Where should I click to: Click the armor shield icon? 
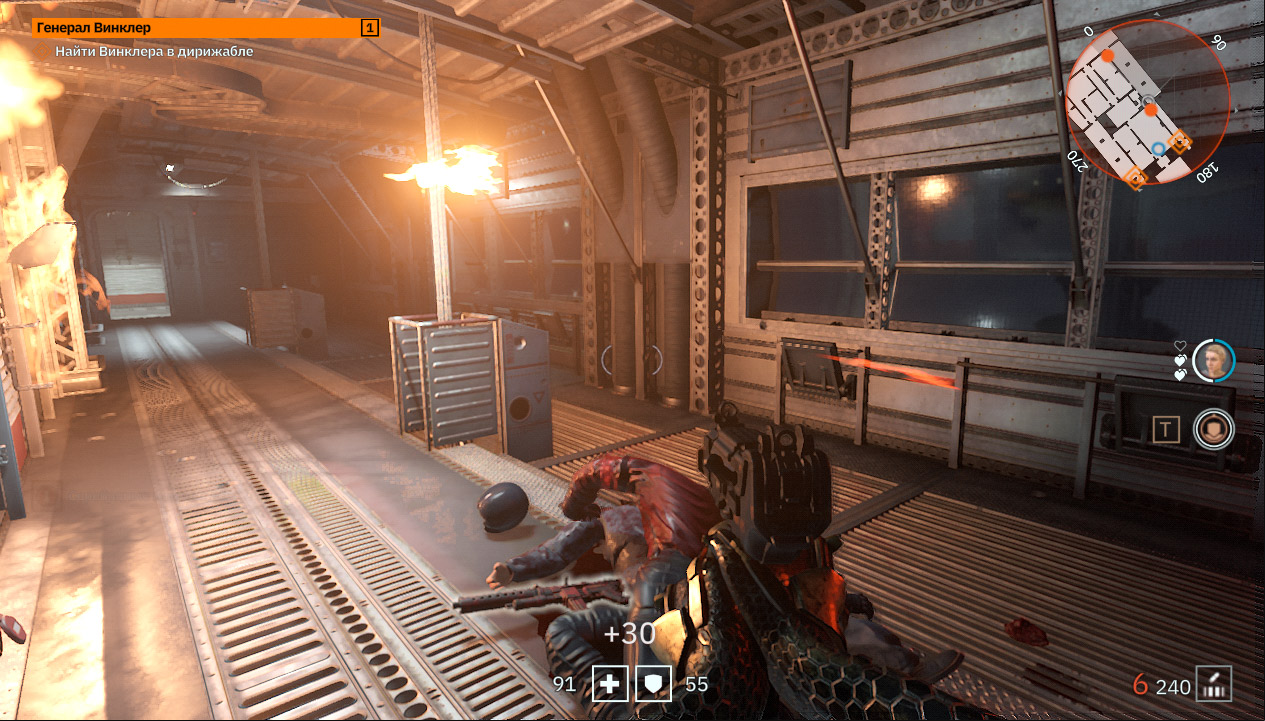655,685
